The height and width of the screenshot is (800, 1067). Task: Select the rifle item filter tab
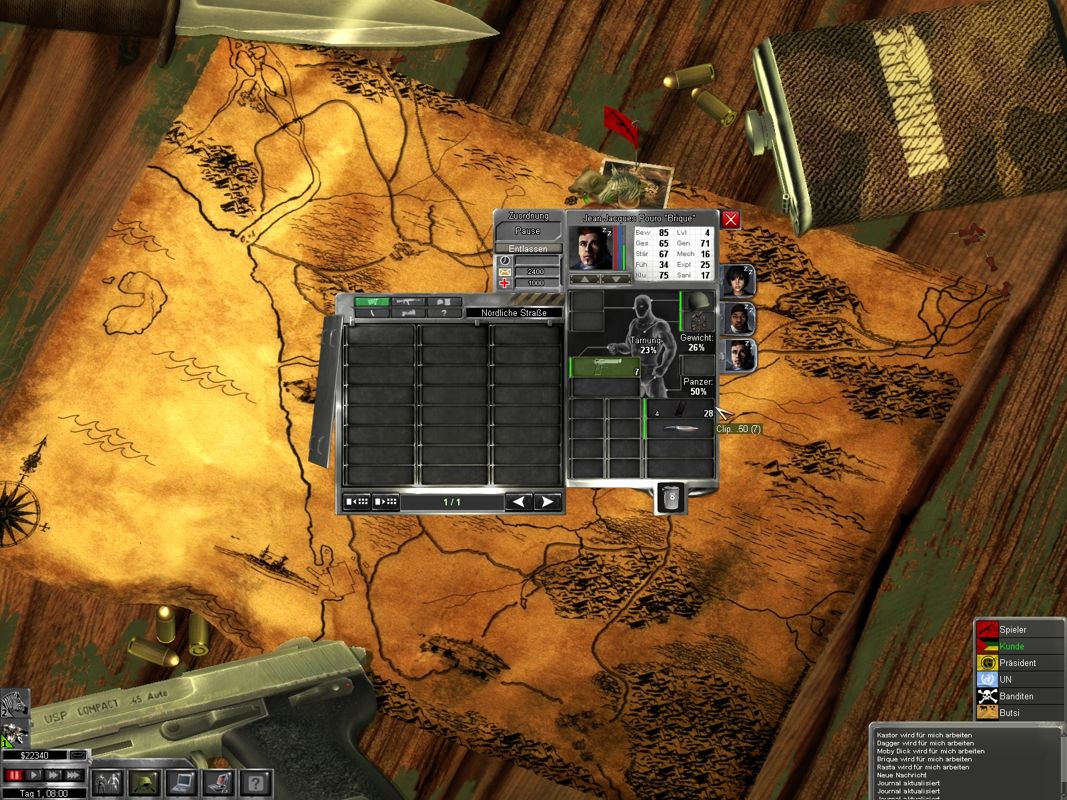407,301
